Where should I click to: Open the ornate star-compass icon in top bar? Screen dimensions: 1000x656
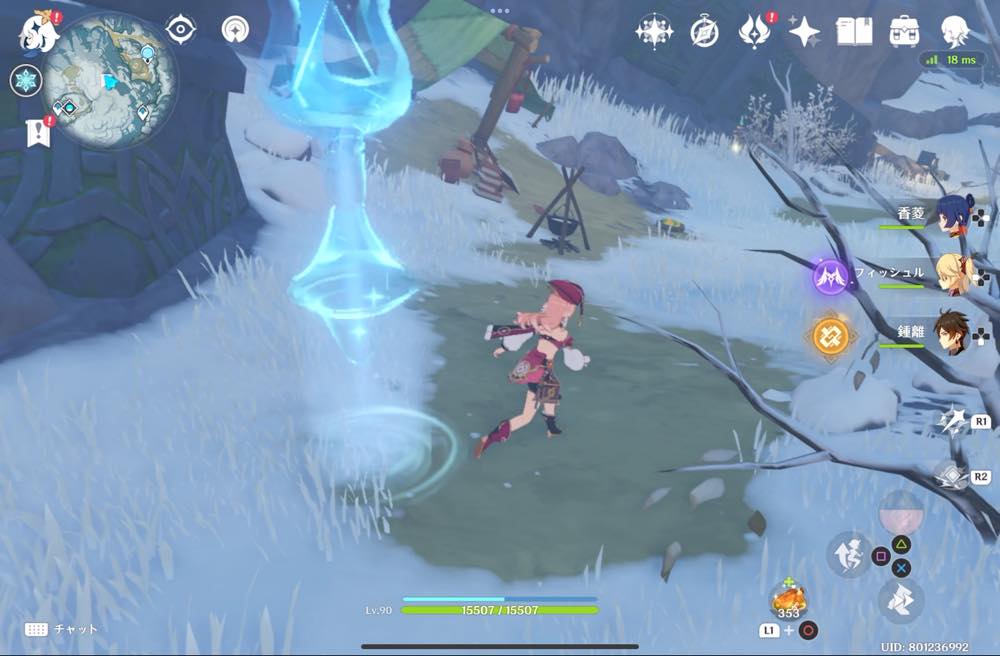point(654,31)
